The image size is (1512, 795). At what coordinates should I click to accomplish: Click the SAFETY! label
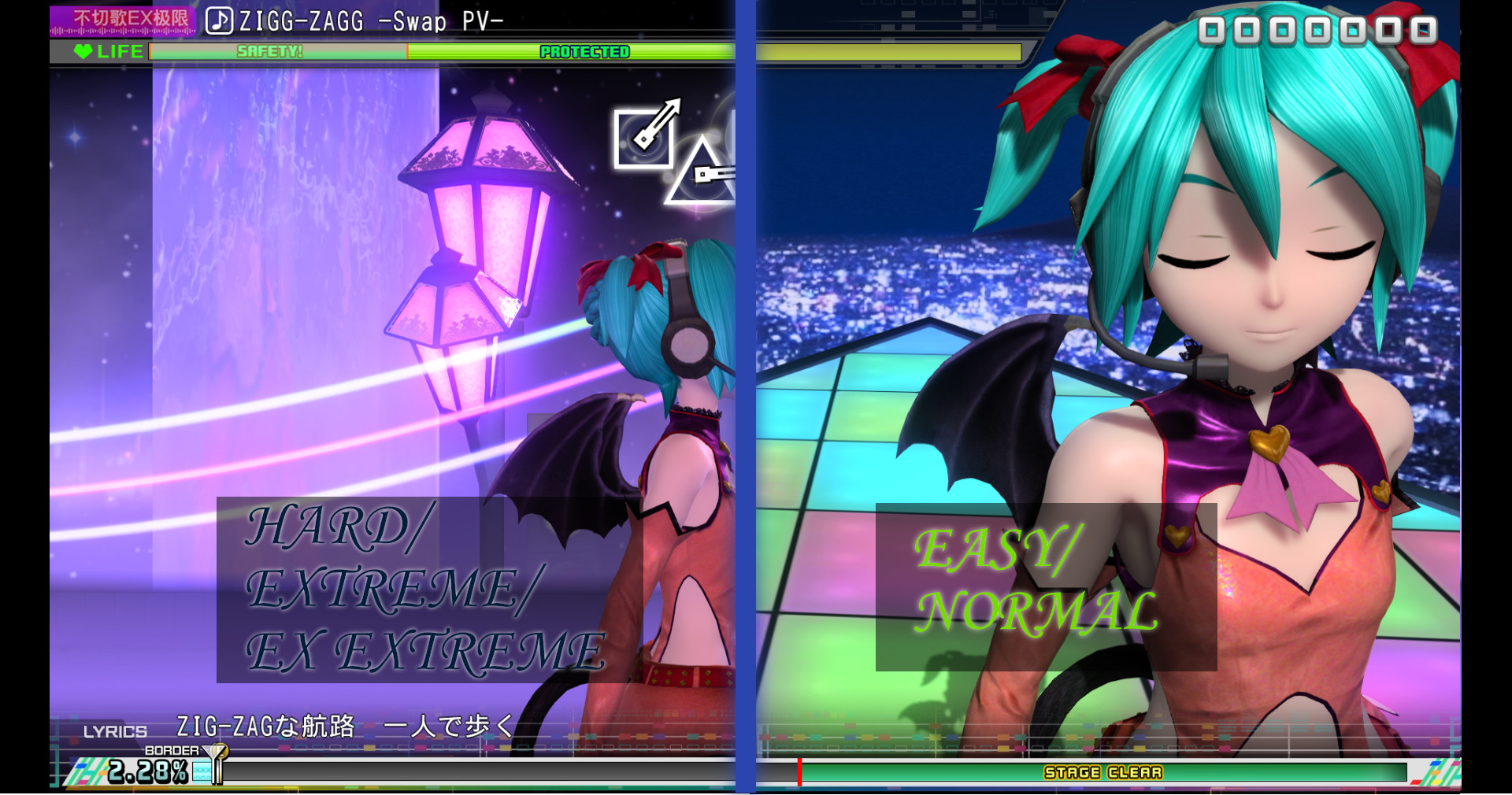268,52
